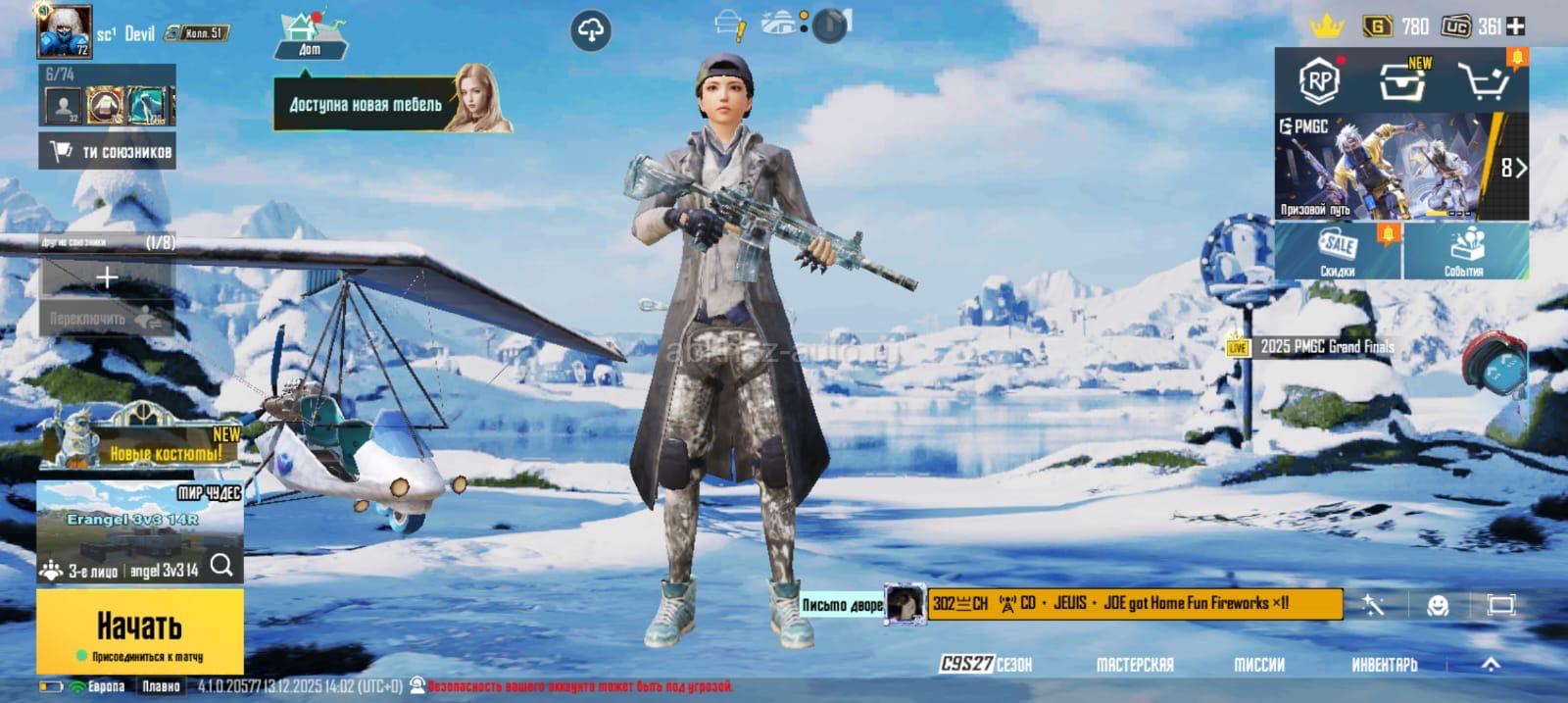This screenshot has height=703, width=1568.
Task: Go to the Дом home icon
Action: click(310, 36)
